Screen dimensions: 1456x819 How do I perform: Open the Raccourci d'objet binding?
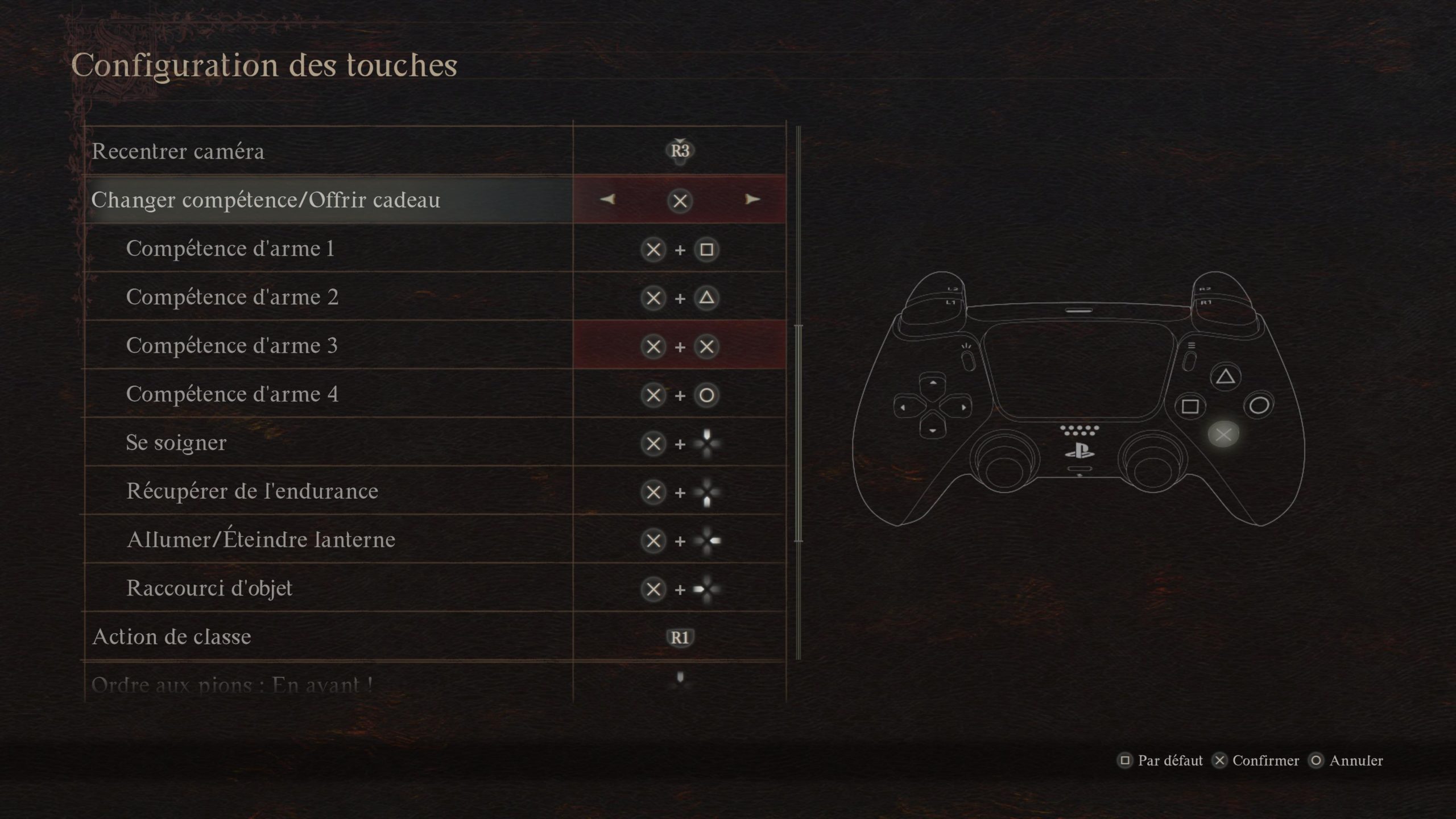tap(680, 589)
